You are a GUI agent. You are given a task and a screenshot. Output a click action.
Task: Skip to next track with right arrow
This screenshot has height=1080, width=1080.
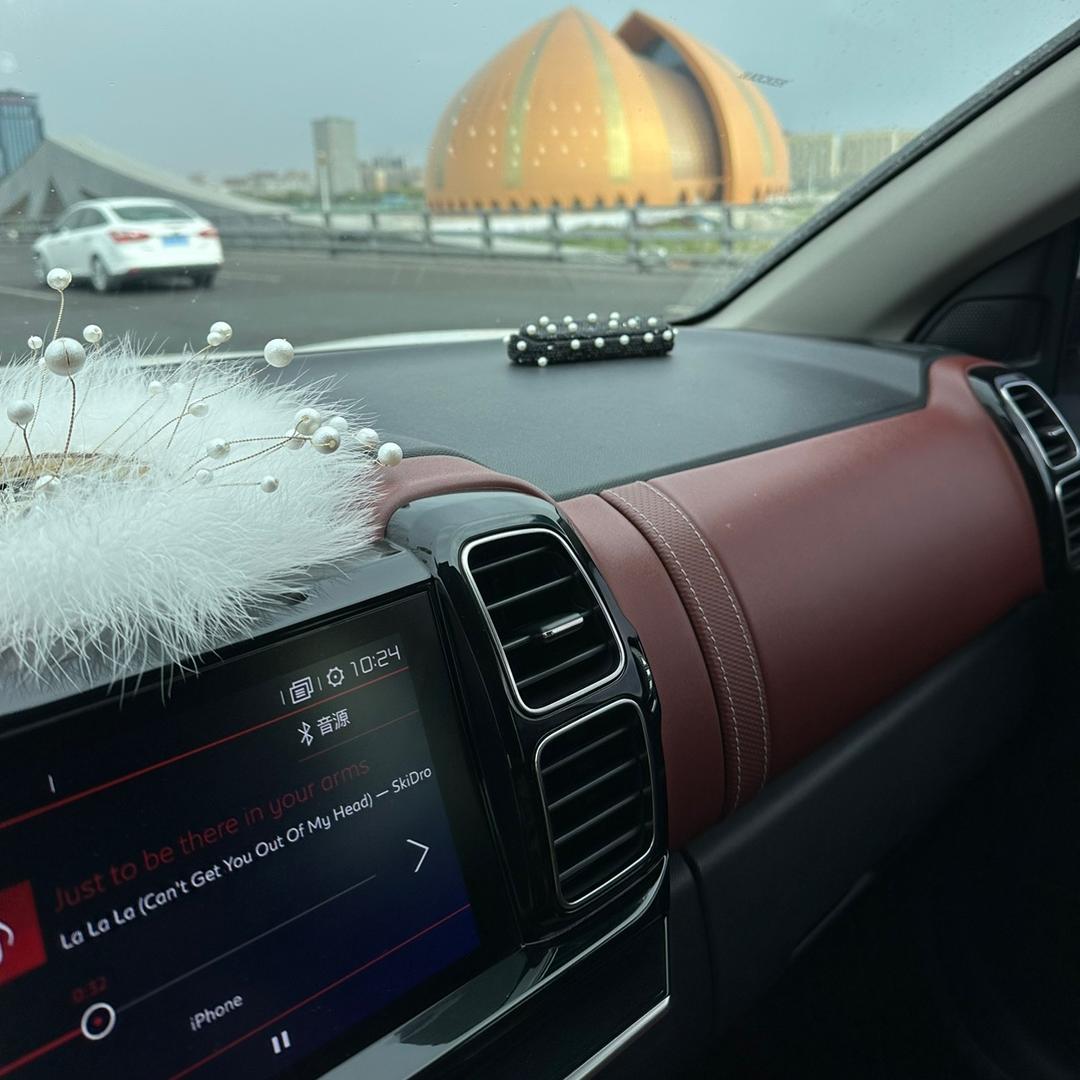coord(418,855)
